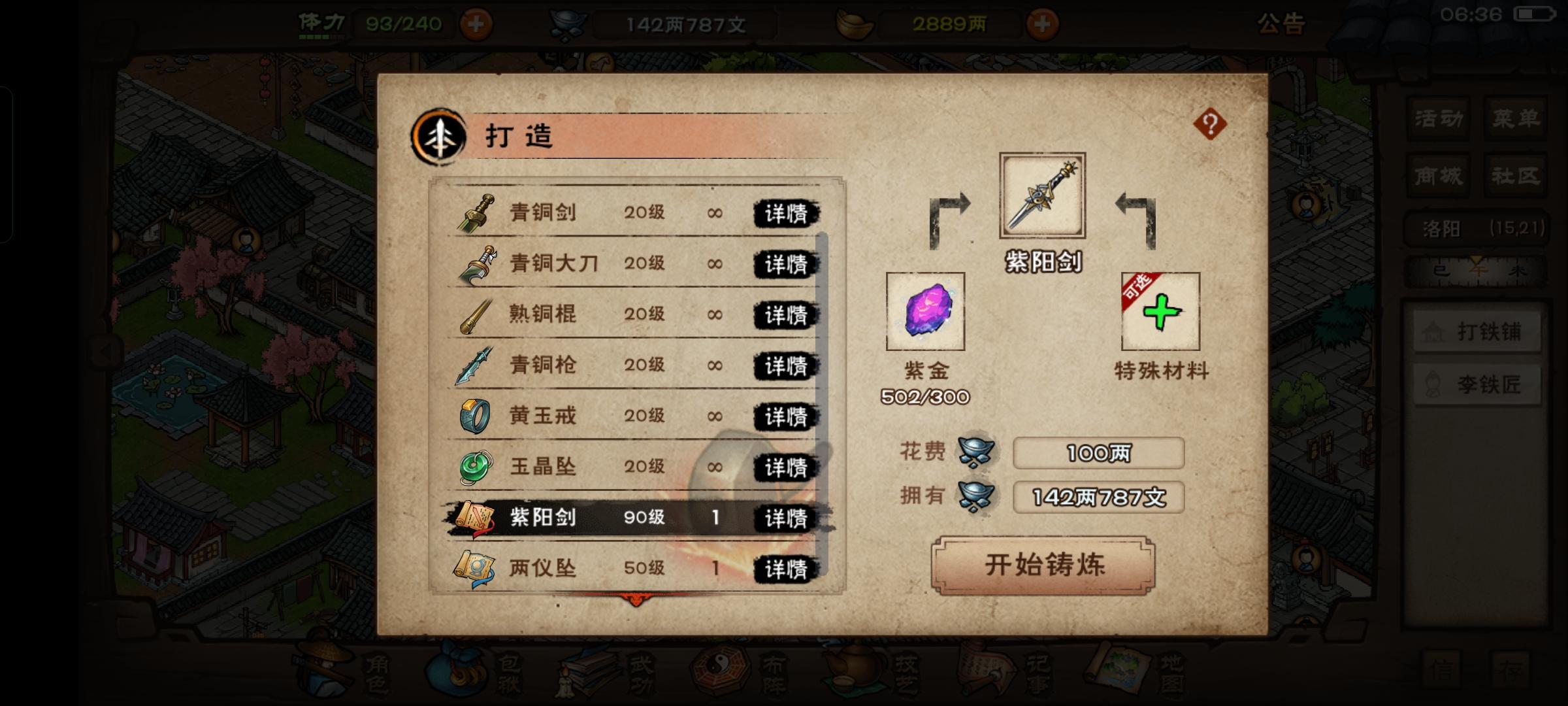Click the plus beside 体力 stamina
The width and height of the screenshot is (1568, 706).
[x=476, y=24]
